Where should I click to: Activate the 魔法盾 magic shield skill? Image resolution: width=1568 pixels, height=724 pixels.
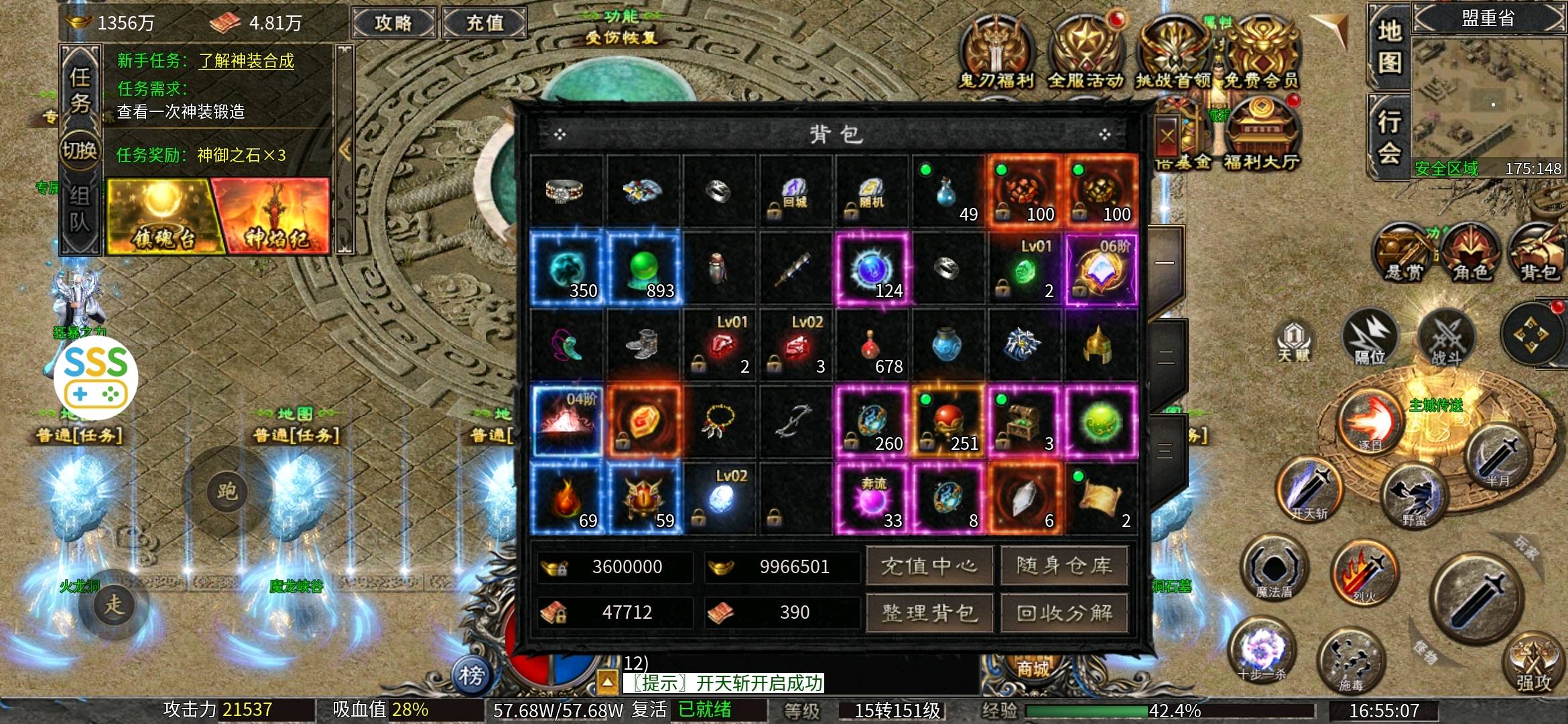coord(1273,568)
